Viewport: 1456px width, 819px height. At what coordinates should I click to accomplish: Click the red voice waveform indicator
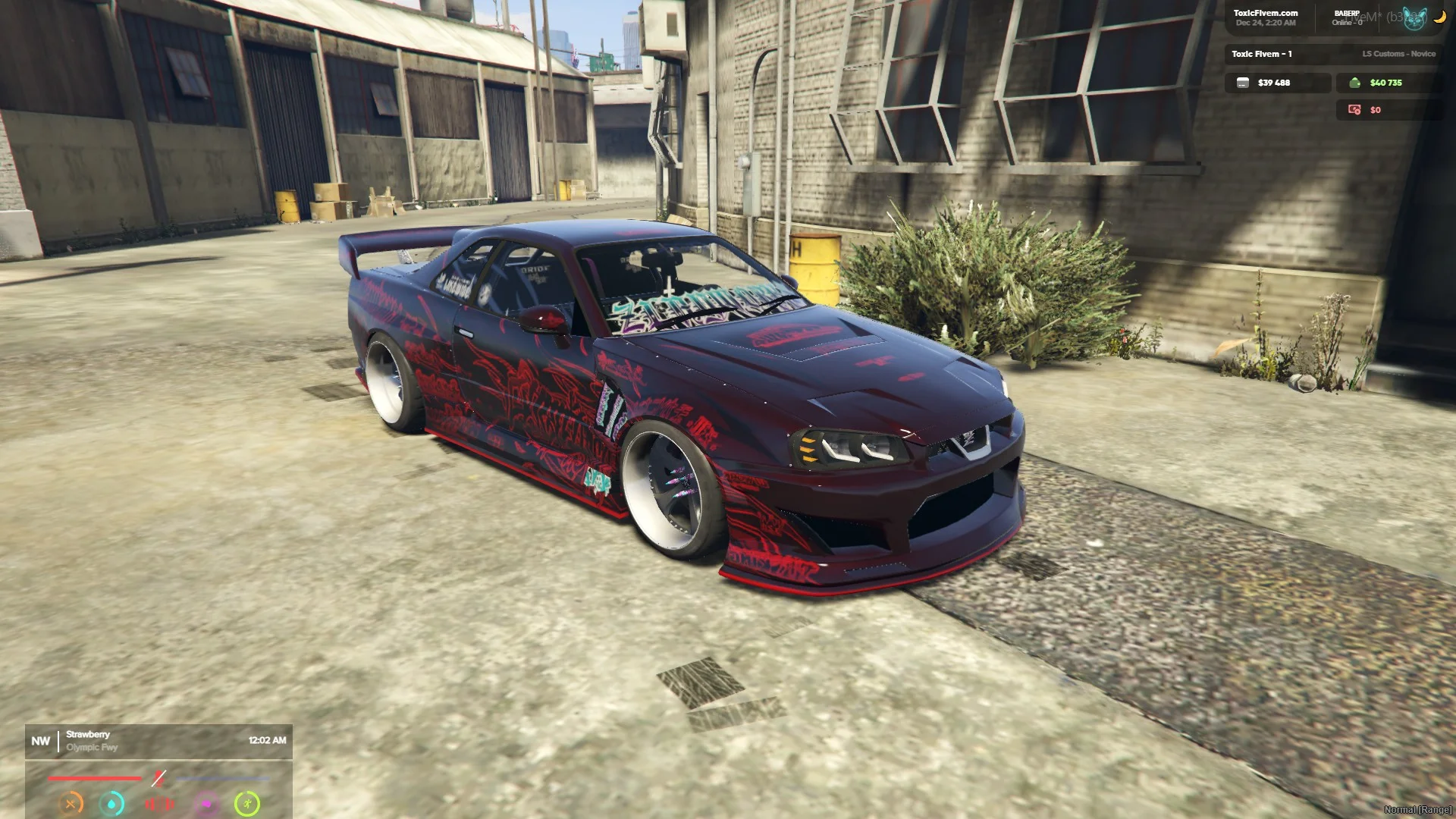point(159,804)
